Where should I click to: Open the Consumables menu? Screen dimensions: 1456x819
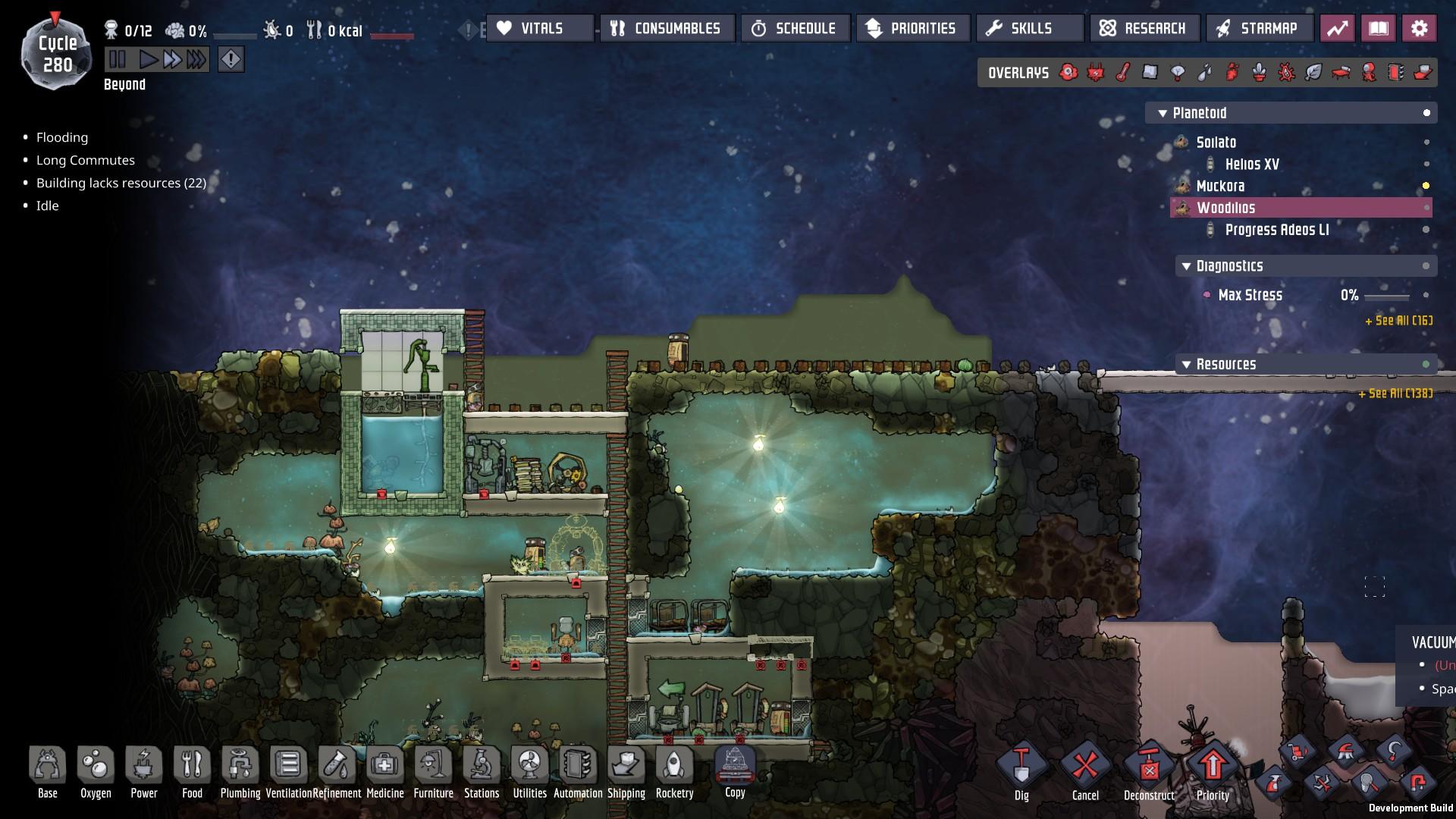click(x=667, y=29)
